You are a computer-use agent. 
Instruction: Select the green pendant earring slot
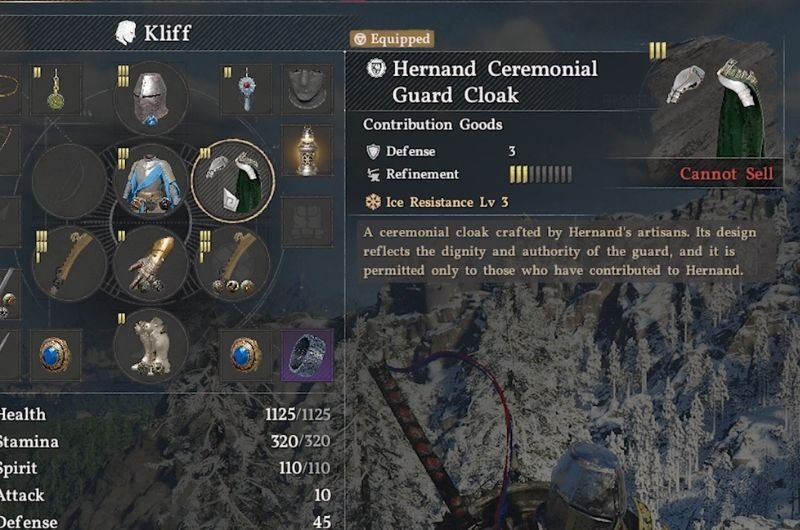coord(56,89)
